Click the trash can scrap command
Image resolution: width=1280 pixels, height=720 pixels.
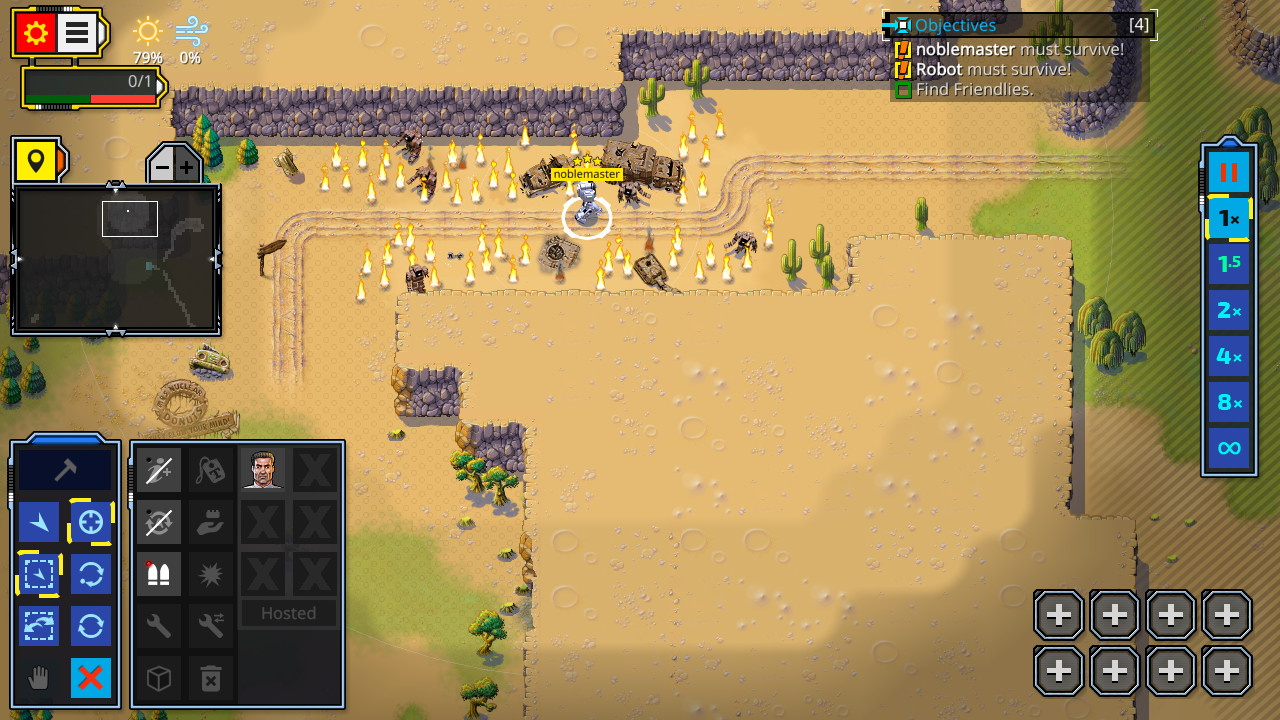210,678
